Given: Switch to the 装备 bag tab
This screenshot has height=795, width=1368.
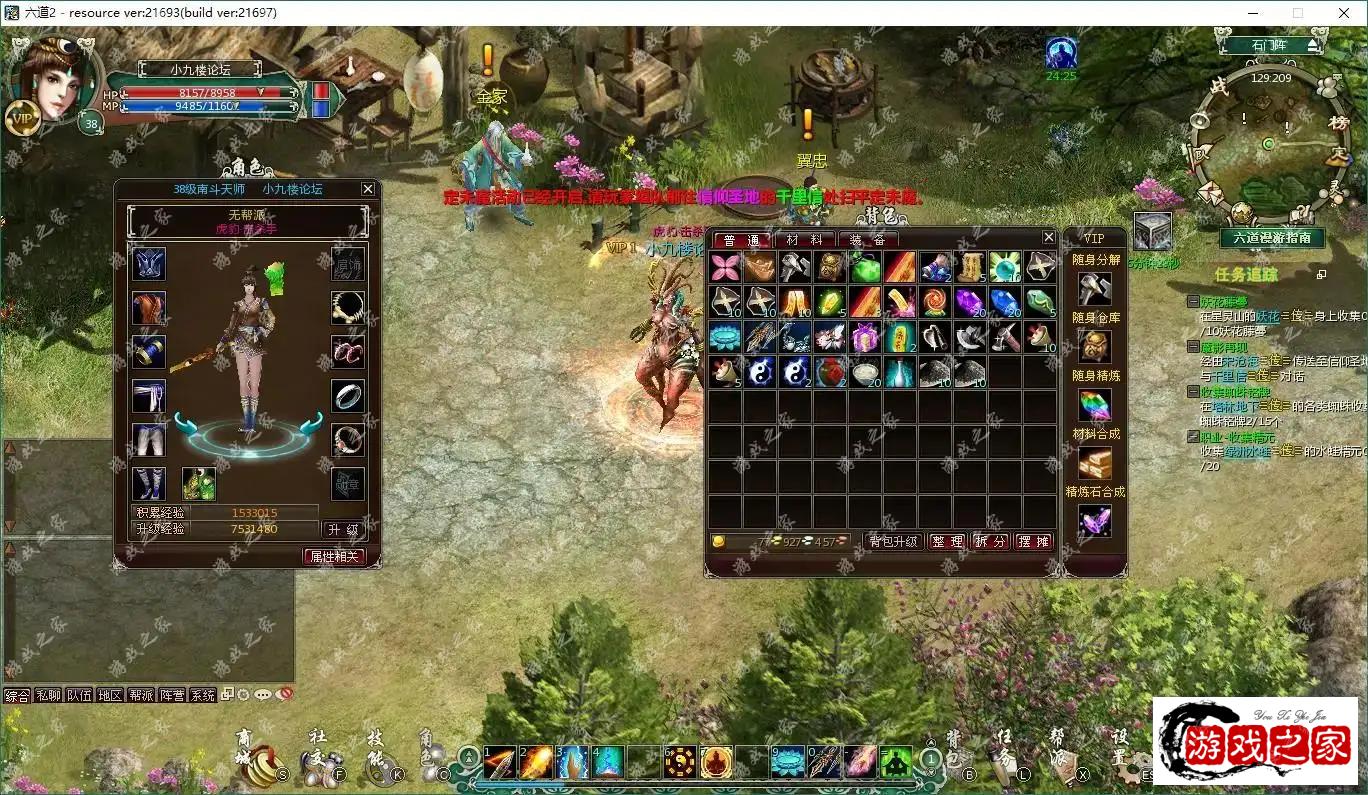Looking at the screenshot, I should click(x=867, y=240).
